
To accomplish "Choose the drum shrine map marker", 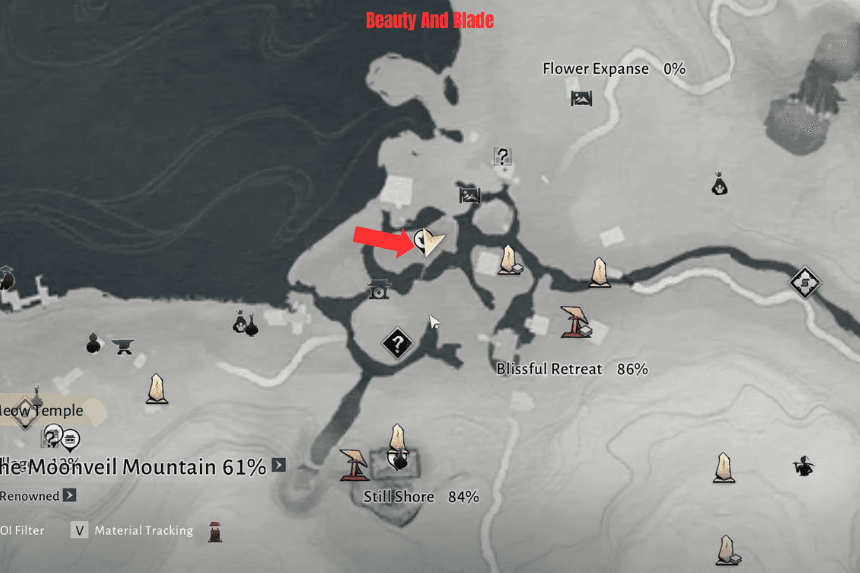I will (378, 289).
